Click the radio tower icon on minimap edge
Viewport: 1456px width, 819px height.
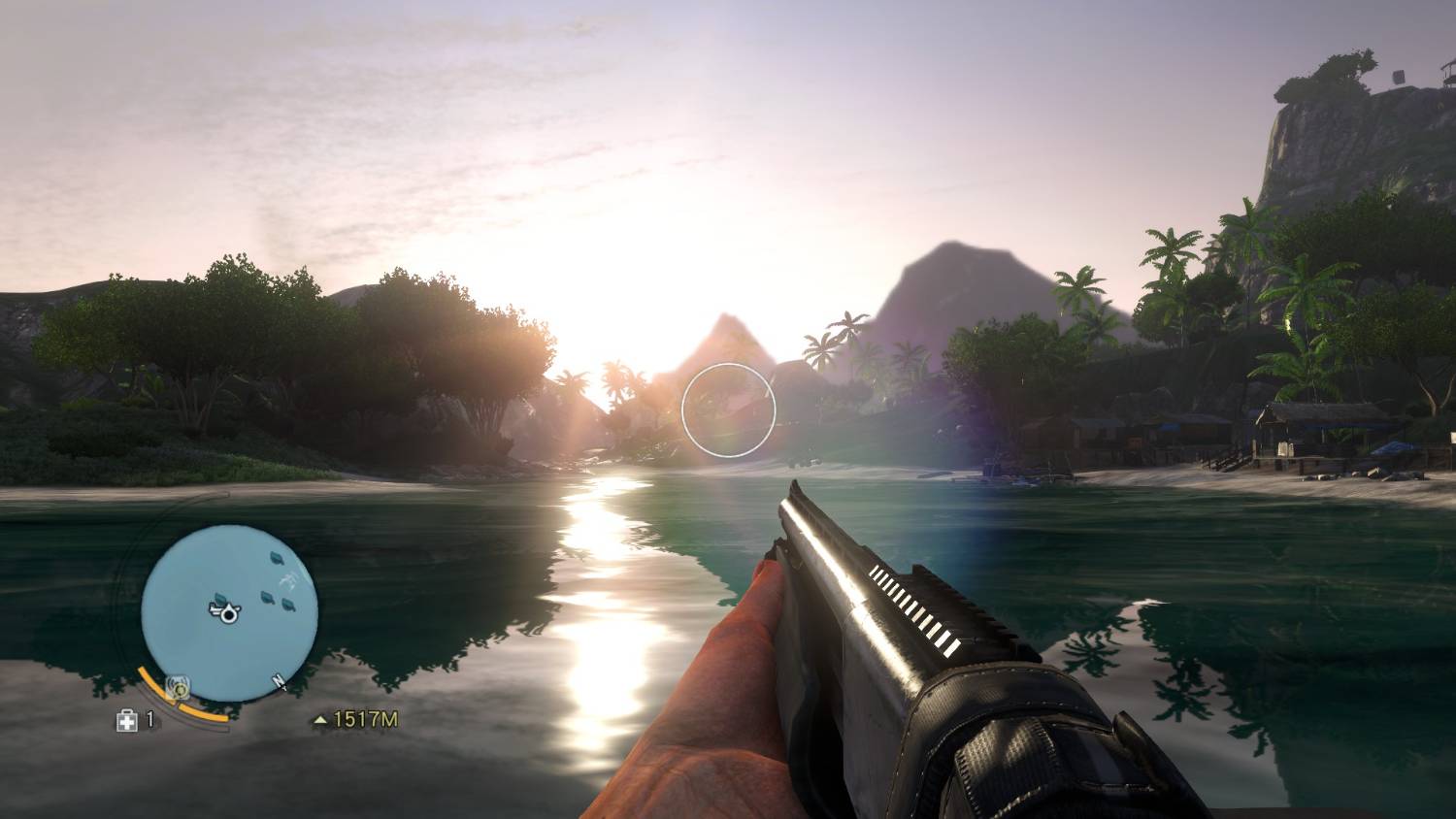pyautogui.click(x=178, y=688)
